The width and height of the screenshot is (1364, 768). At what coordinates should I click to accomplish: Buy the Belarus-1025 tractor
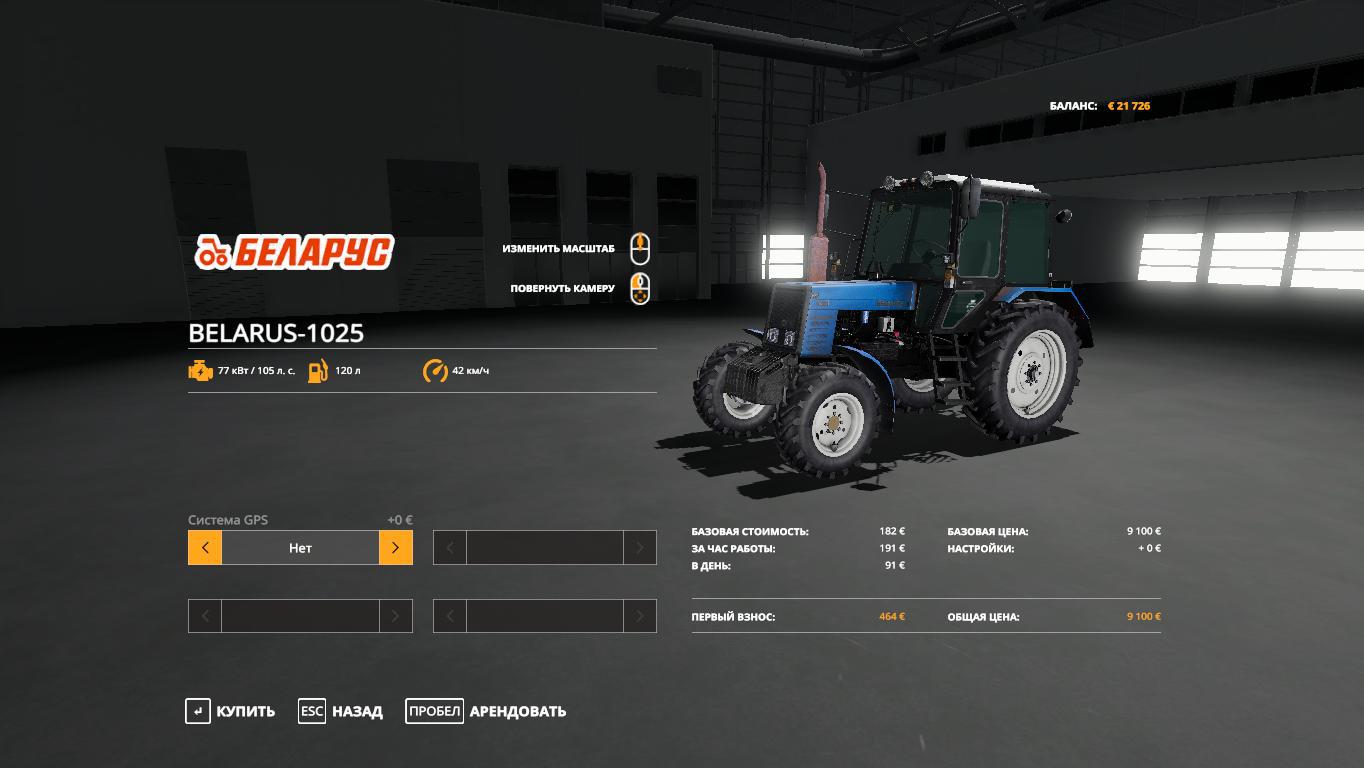(231, 711)
